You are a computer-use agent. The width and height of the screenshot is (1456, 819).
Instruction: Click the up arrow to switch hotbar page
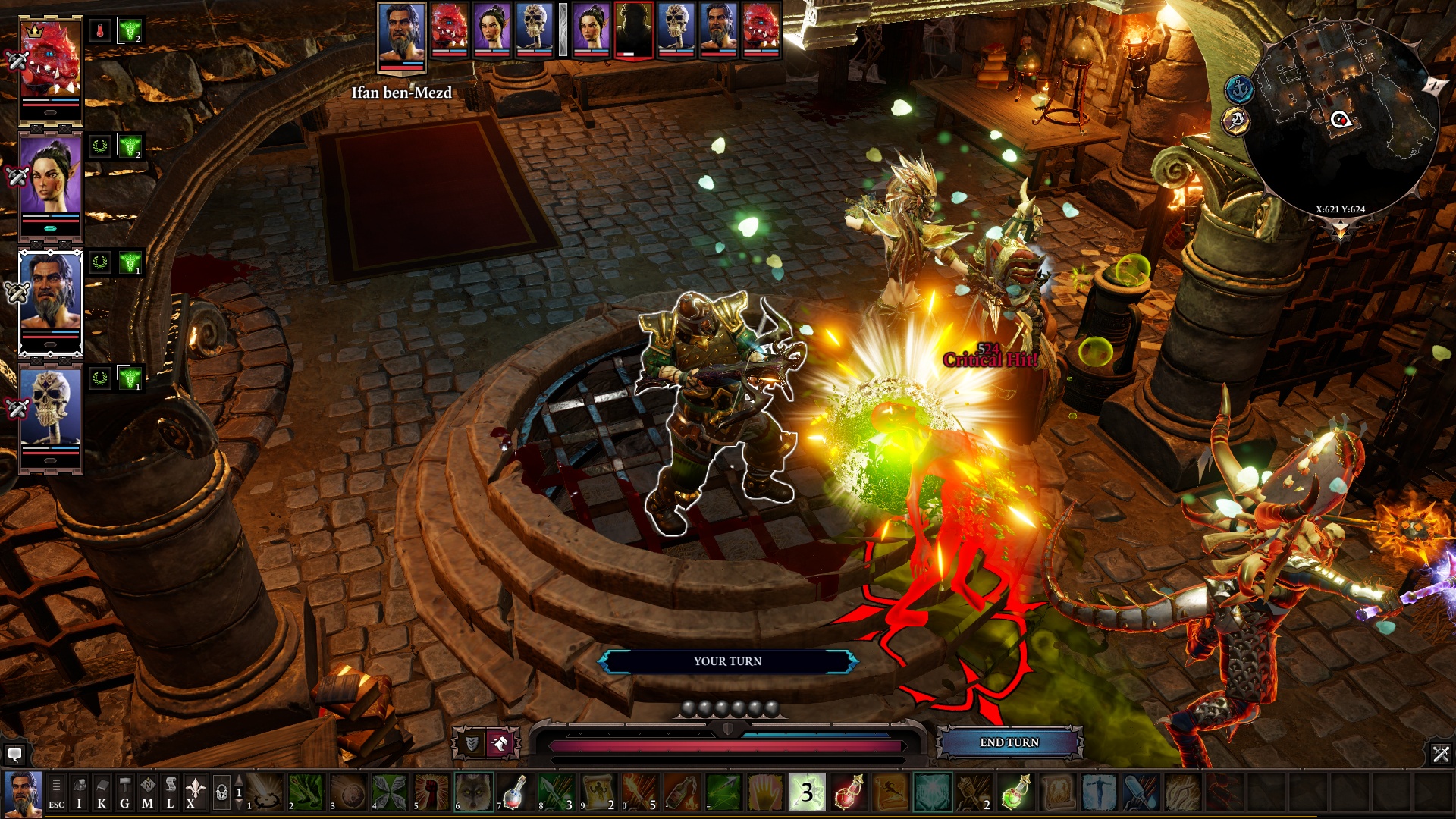click(x=238, y=779)
